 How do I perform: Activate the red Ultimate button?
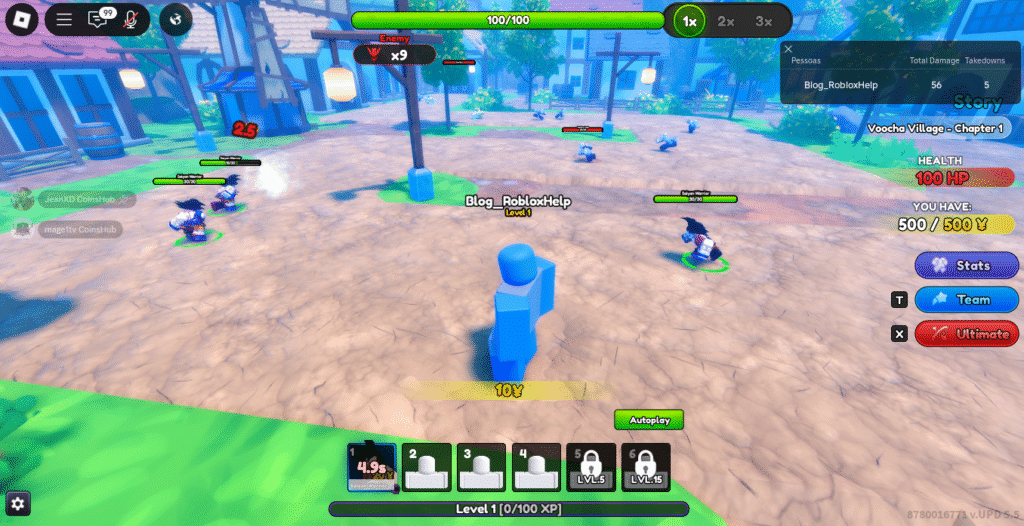click(x=967, y=333)
